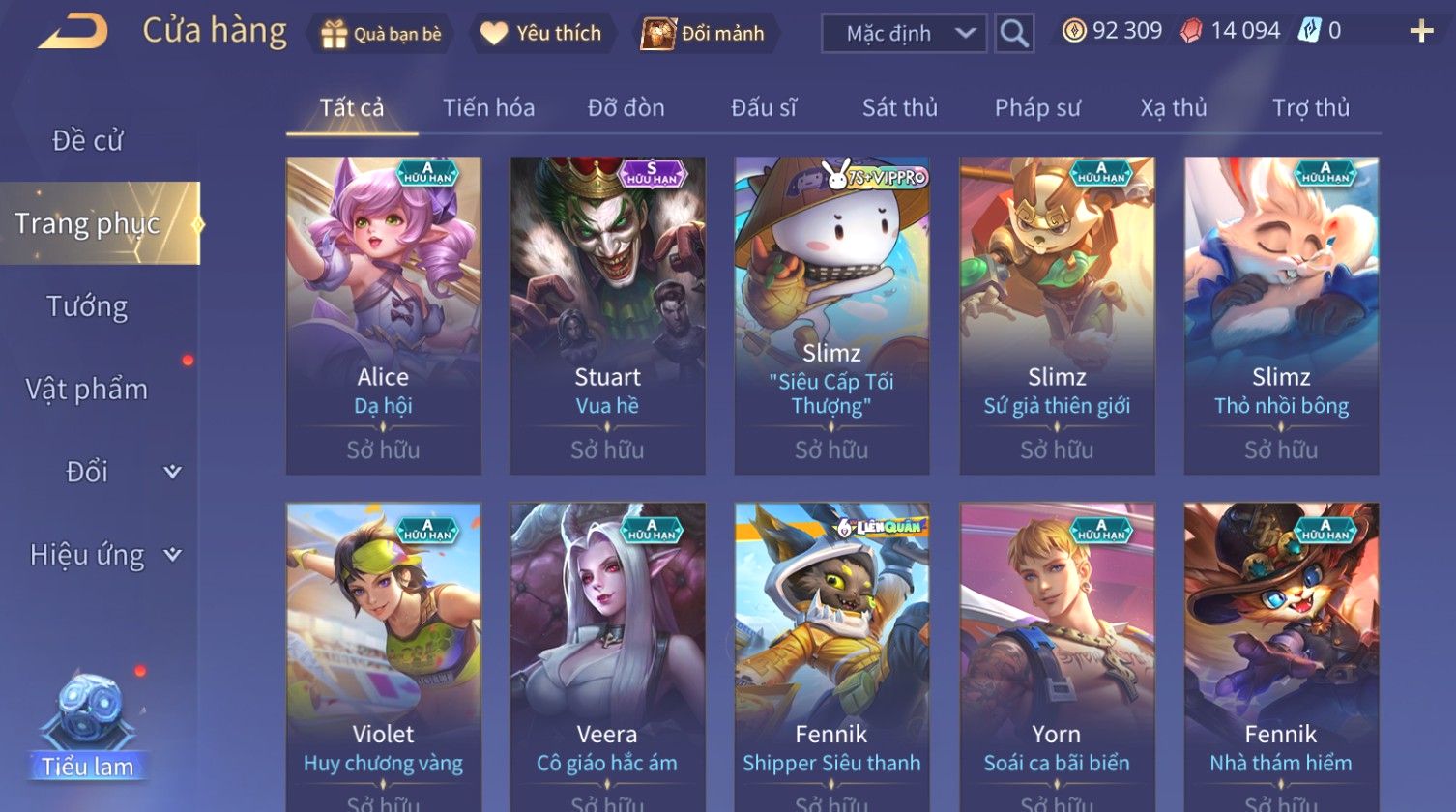
Task: Switch to the Tiến hóa tab
Action: [488, 108]
